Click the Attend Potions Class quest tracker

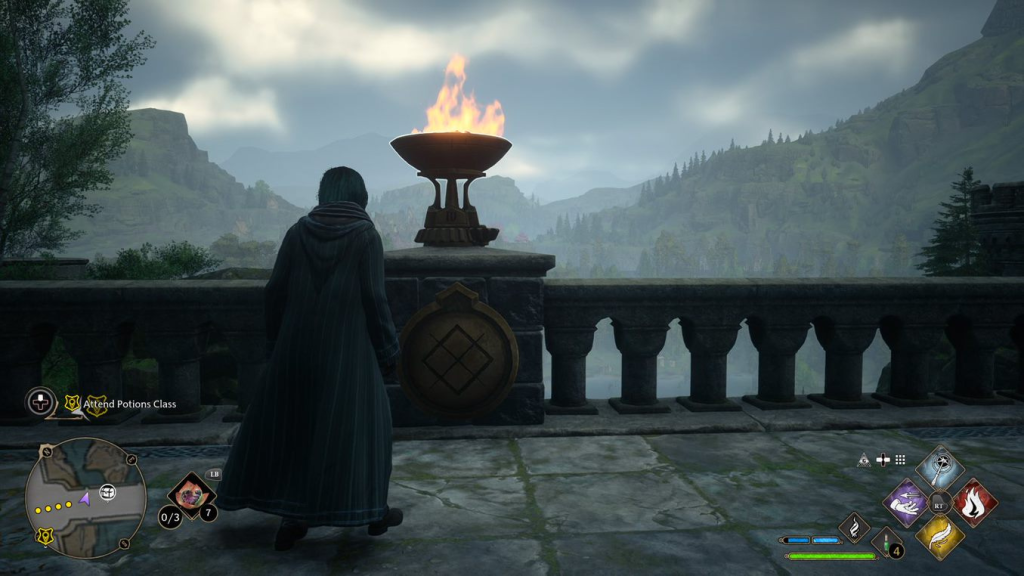click(x=130, y=403)
